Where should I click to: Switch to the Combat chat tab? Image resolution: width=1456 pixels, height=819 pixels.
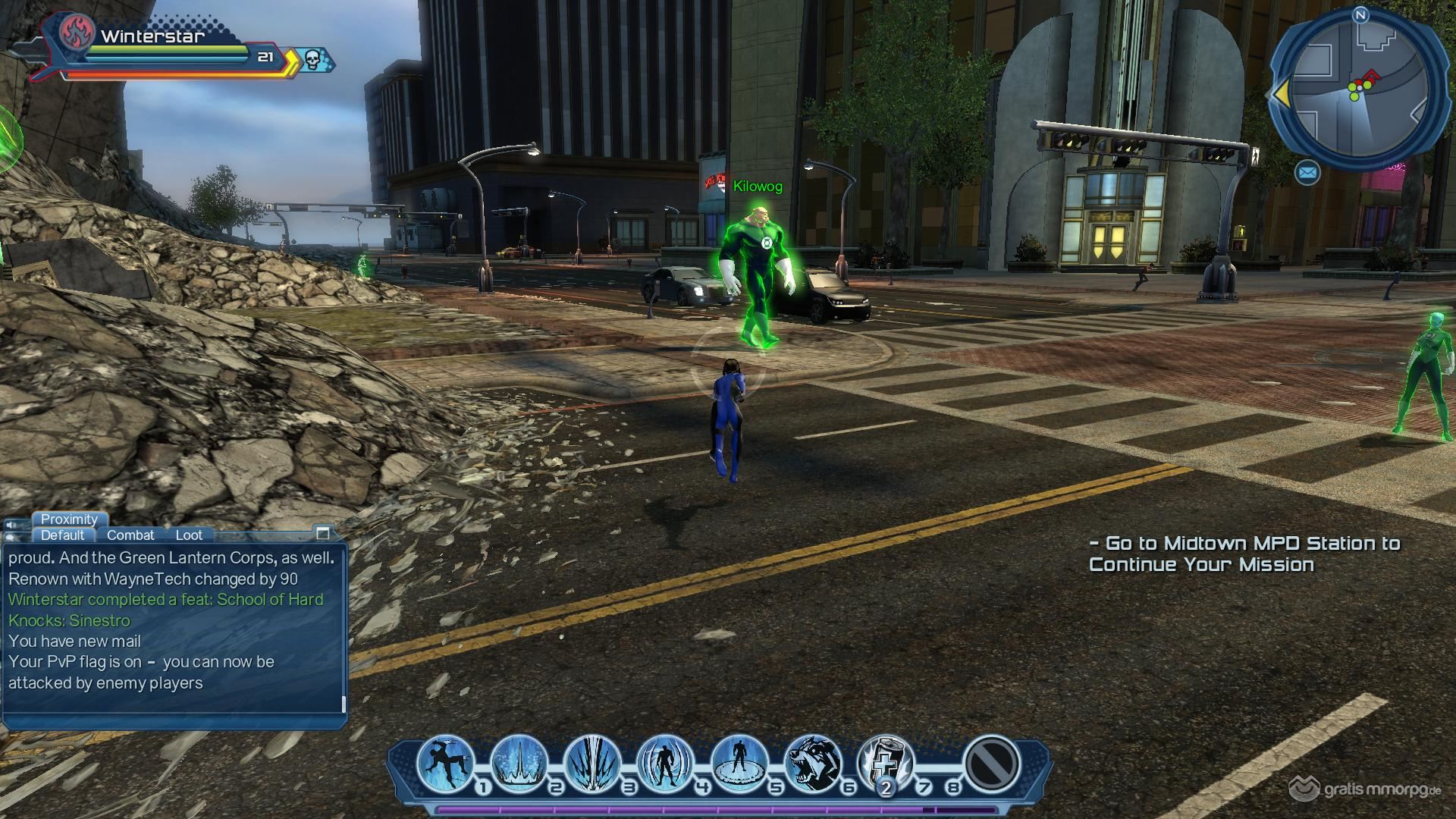click(130, 535)
